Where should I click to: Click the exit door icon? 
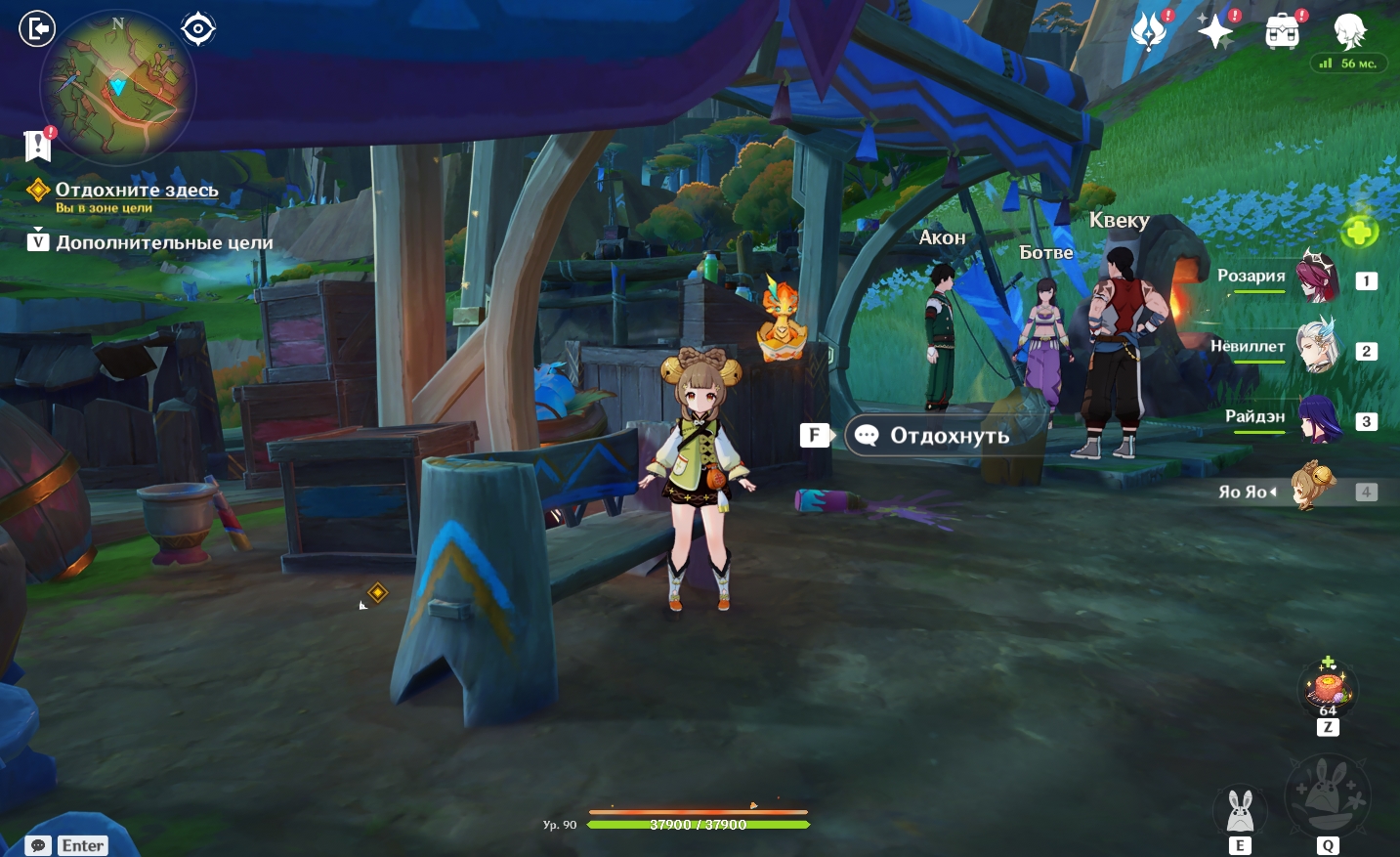pyautogui.click(x=37, y=28)
